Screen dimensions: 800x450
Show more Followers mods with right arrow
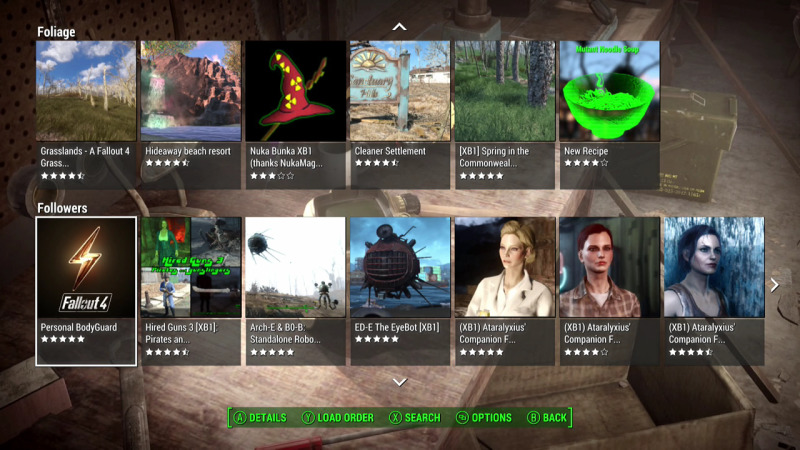(774, 285)
